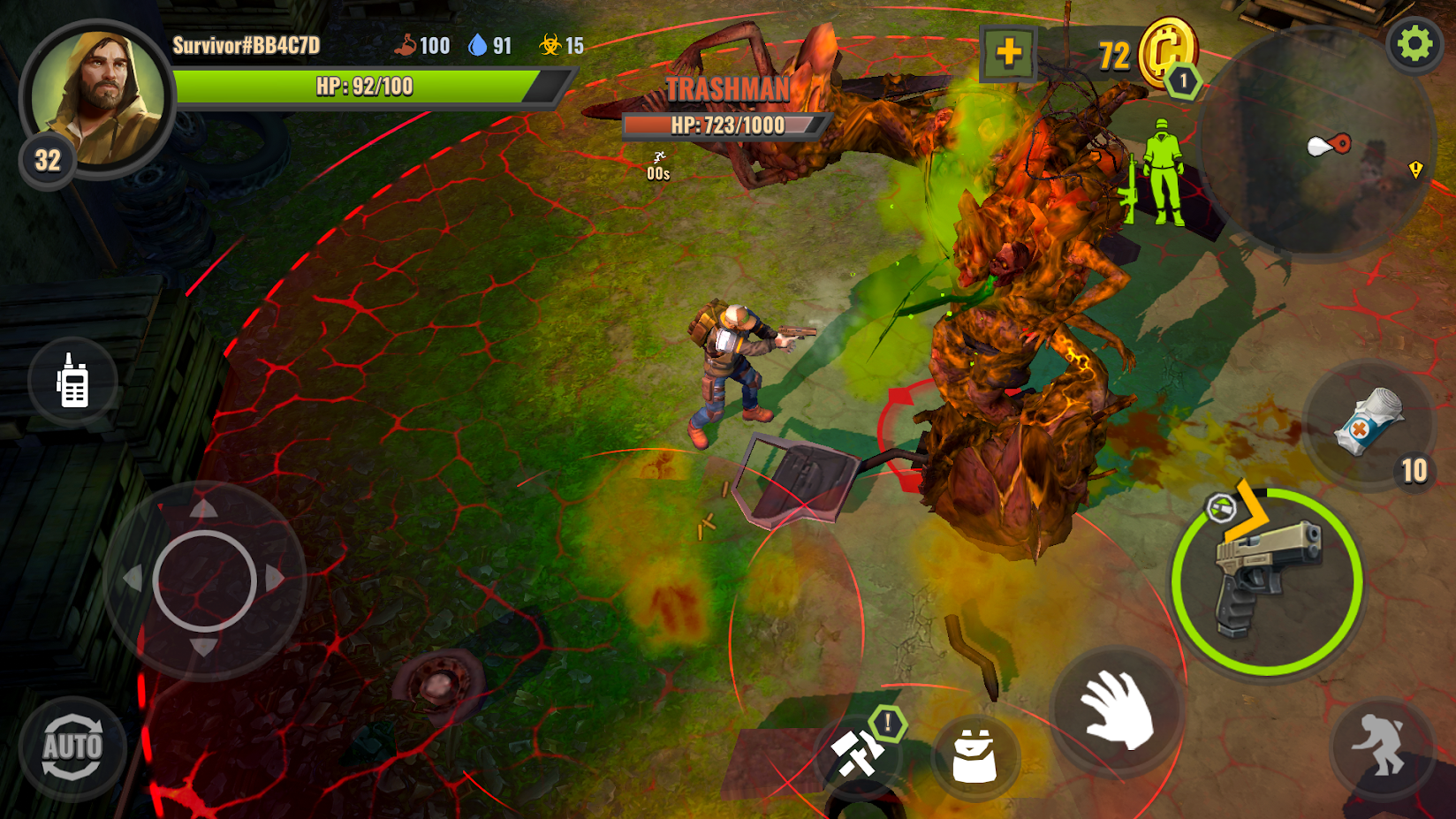1456x819 pixels.
Task: Swap weapon using the pistol's small badge
Action: 1221,508
